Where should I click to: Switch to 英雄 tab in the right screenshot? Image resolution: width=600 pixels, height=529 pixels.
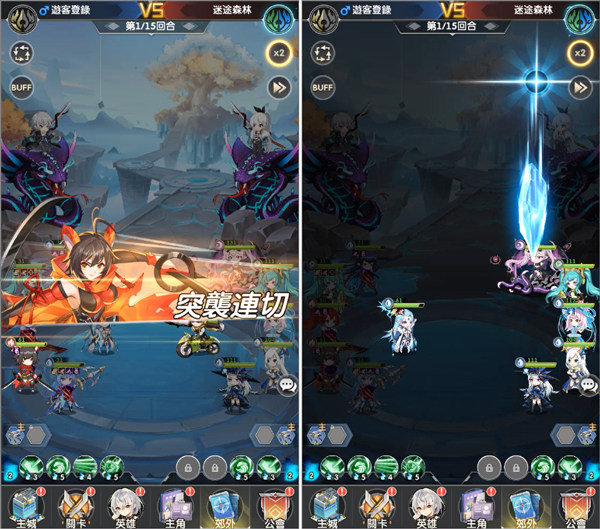[424, 506]
